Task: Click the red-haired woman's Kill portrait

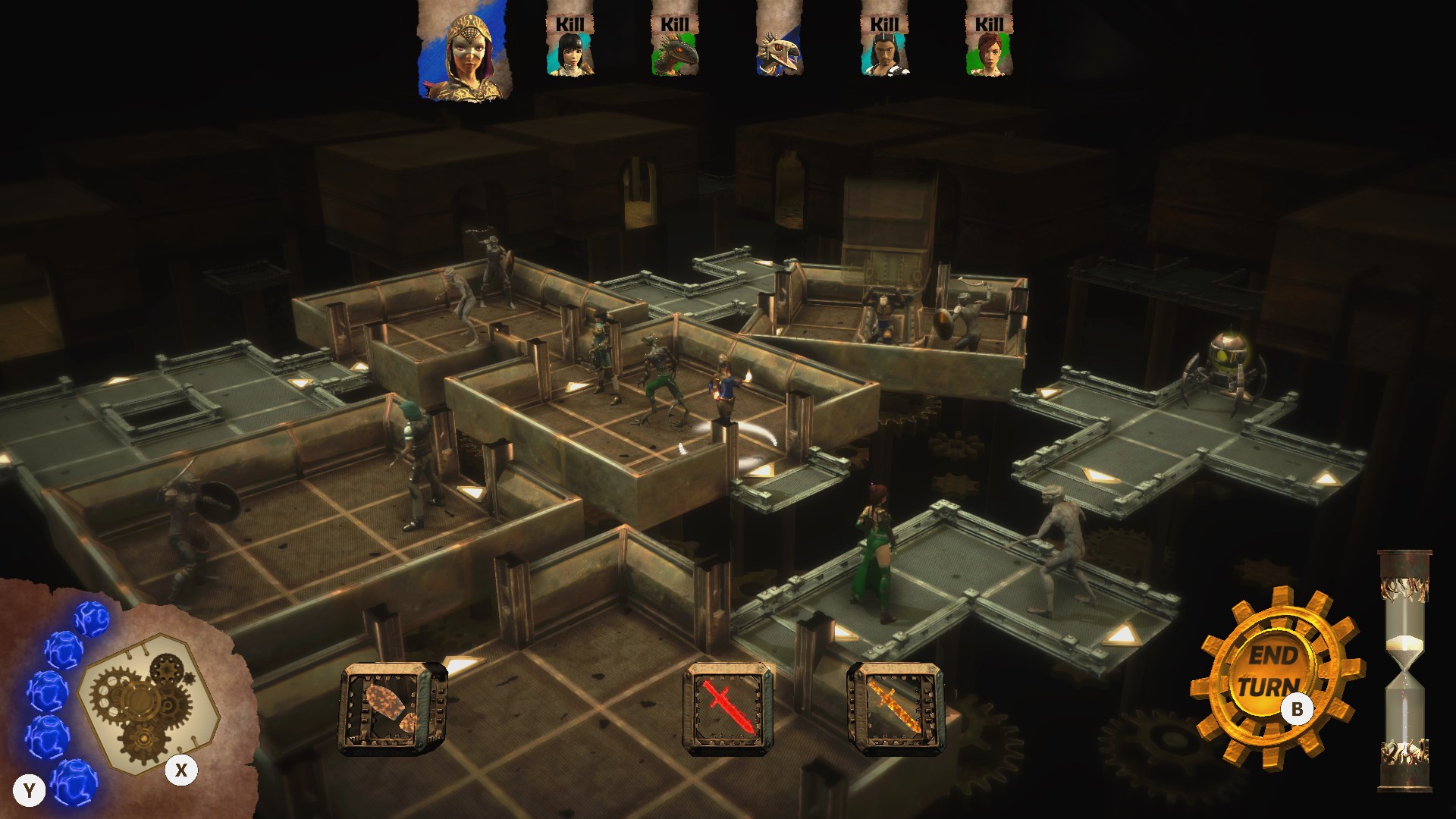Action: point(990,53)
